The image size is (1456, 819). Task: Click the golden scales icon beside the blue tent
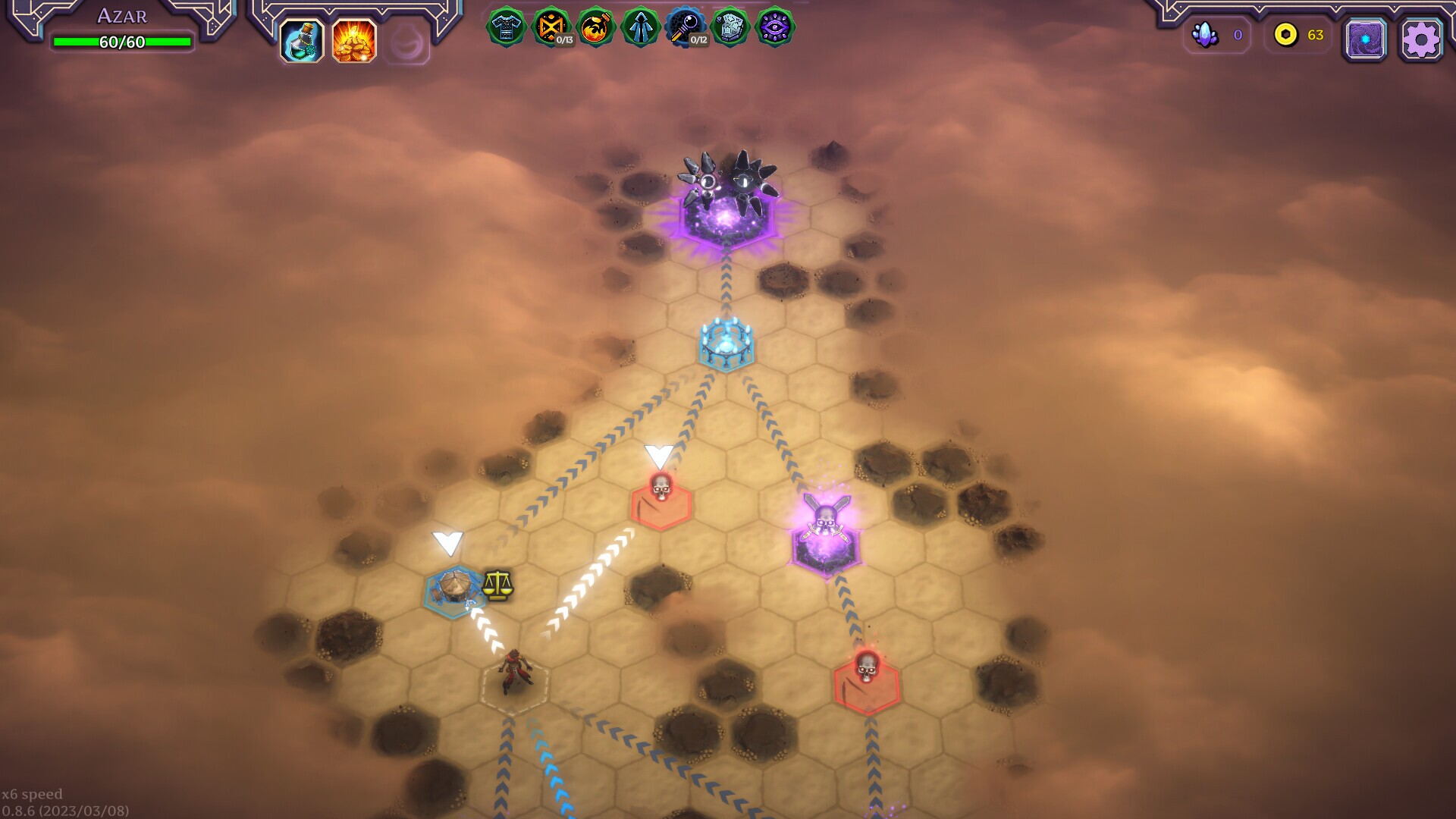(500, 585)
